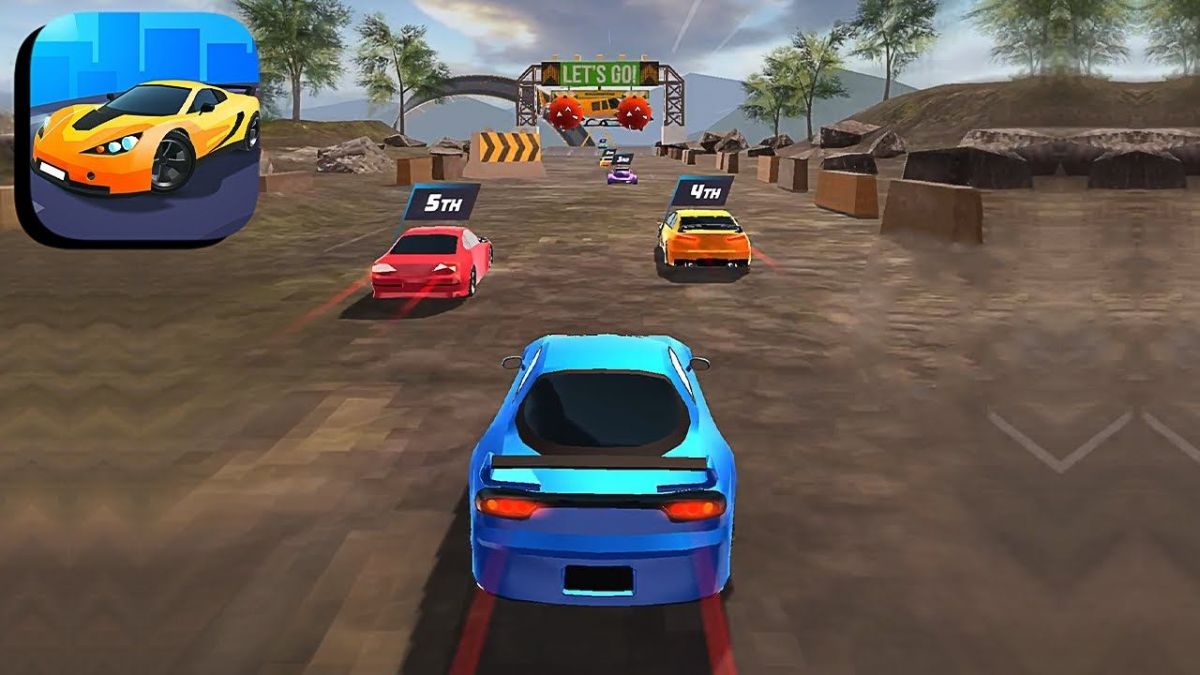Click the yellow sports car app icon
1200x675 pixels.
(x=140, y=127)
